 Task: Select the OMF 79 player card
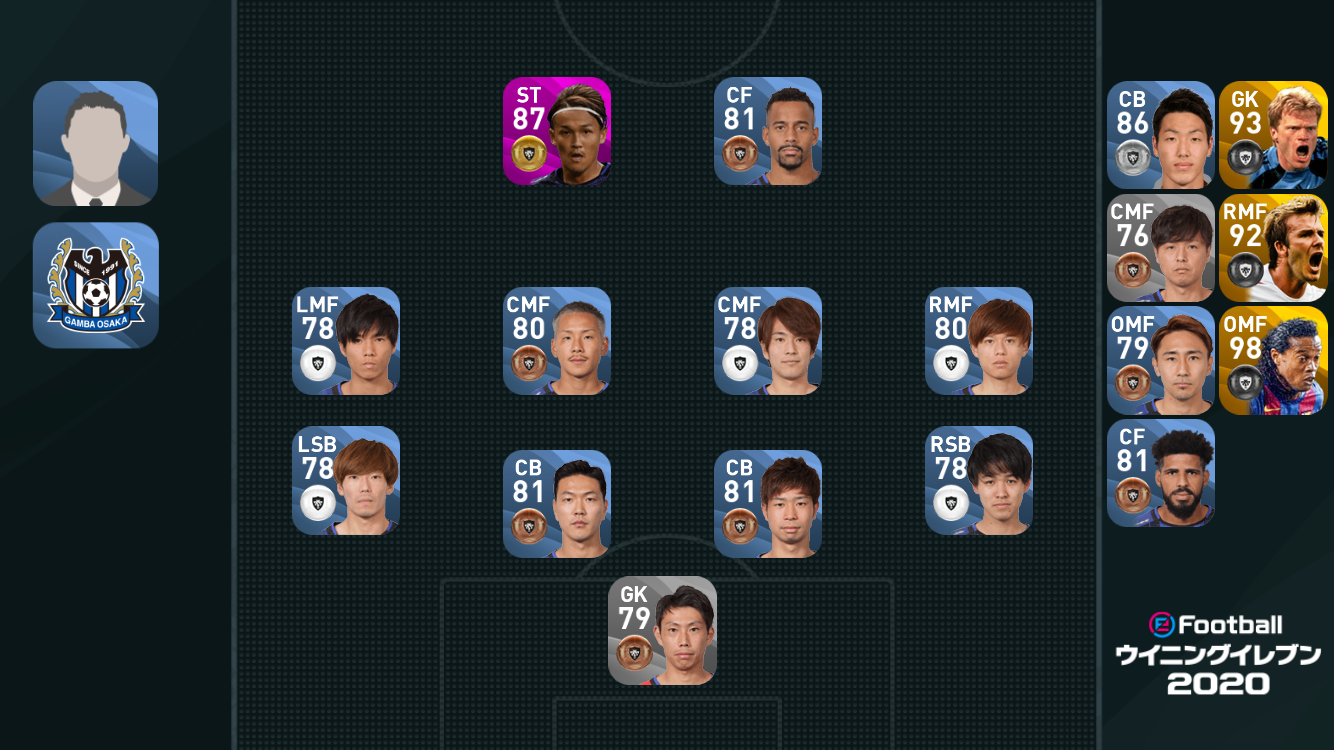coord(1160,361)
